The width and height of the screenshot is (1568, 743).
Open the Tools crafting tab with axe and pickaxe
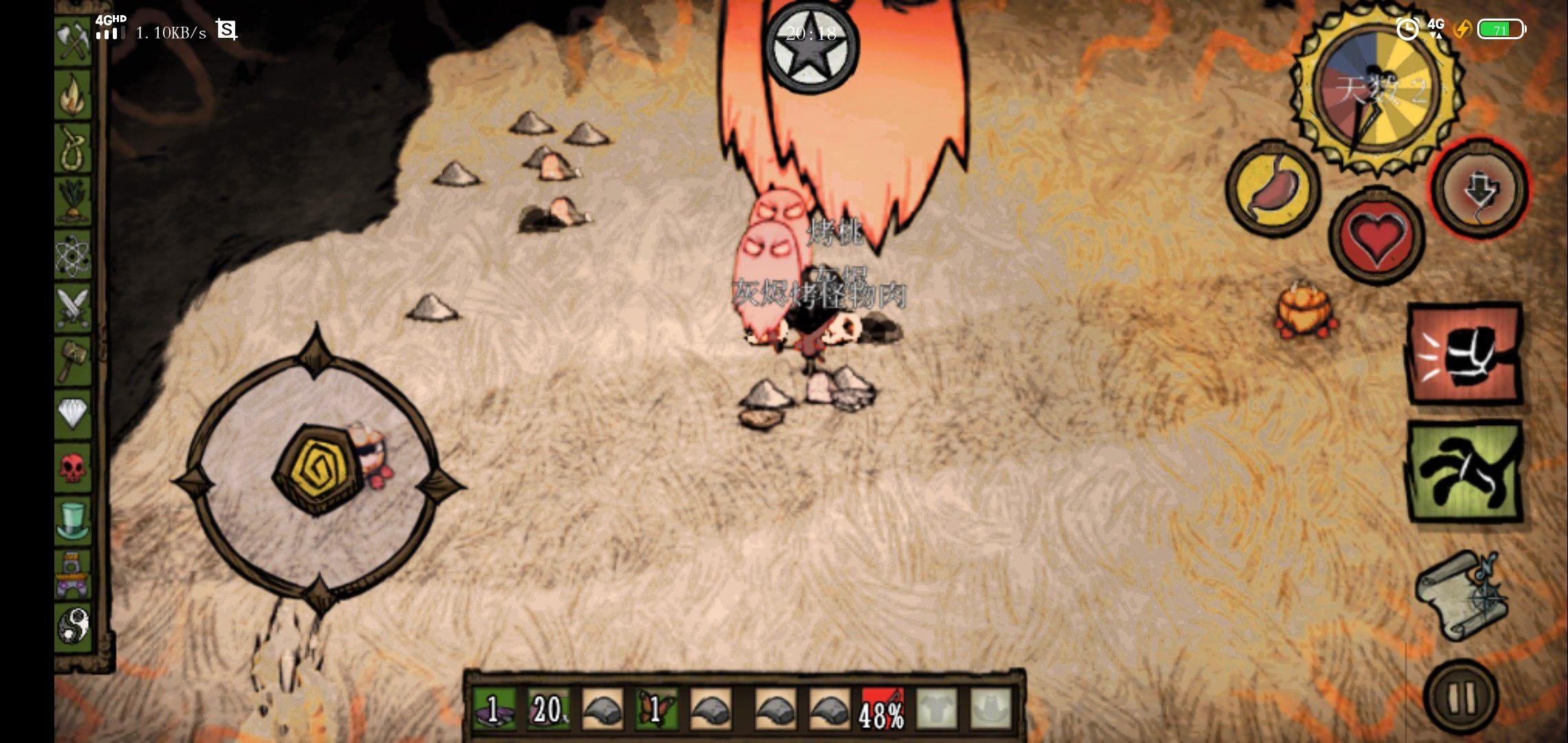click(74, 41)
